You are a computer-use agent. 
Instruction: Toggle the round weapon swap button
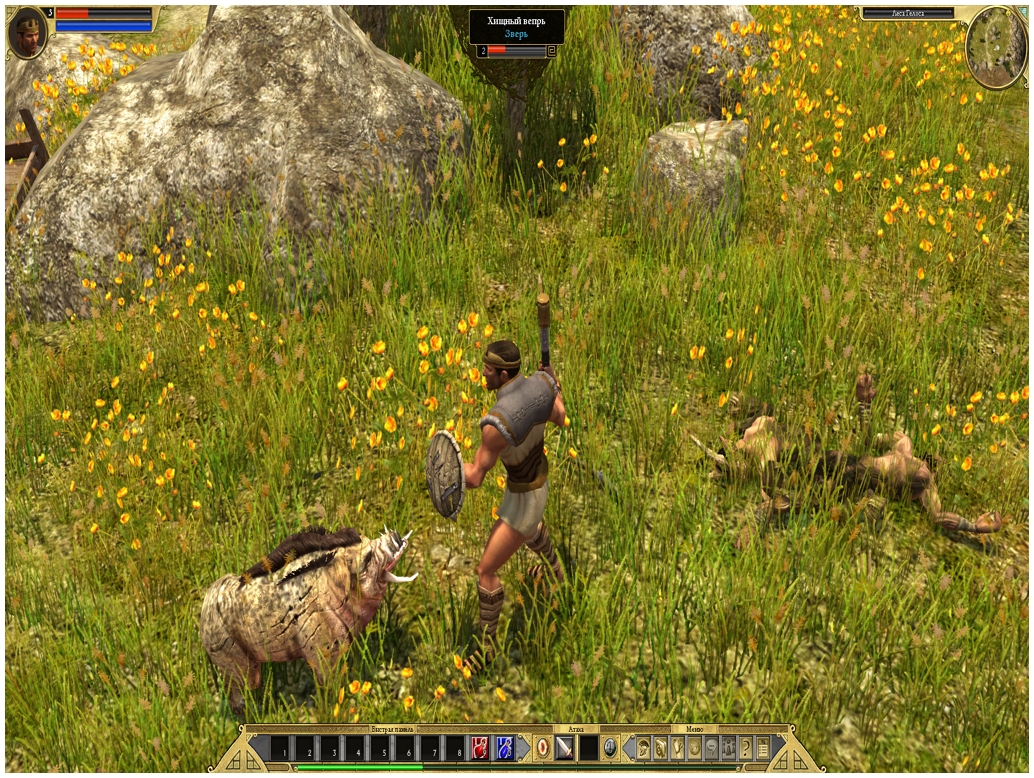pos(610,747)
